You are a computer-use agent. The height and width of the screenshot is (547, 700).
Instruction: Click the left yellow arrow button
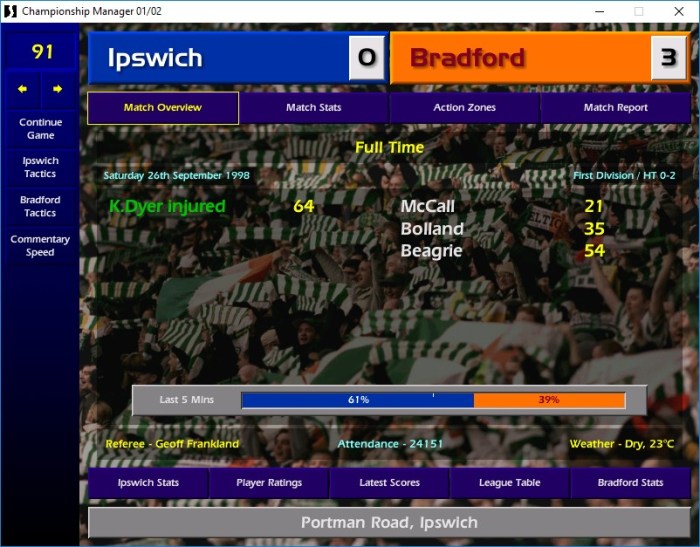[x=23, y=89]
